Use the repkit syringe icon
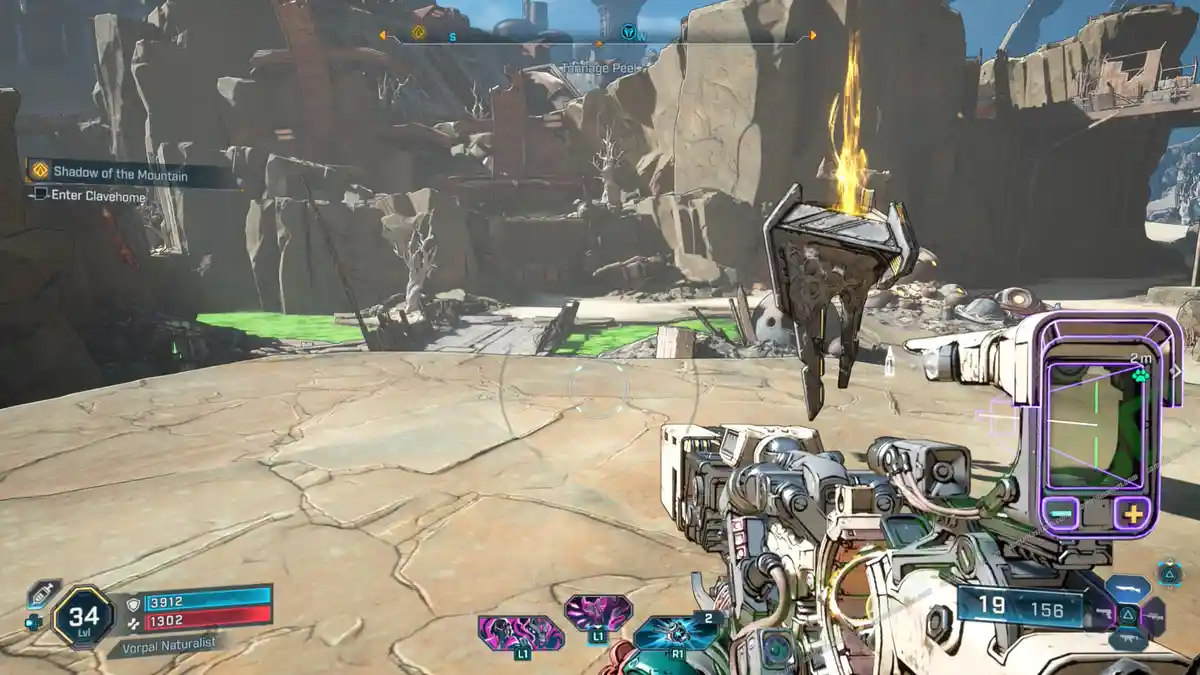The width and height of the screenshot is (1200, 675). tap(42, 593)
